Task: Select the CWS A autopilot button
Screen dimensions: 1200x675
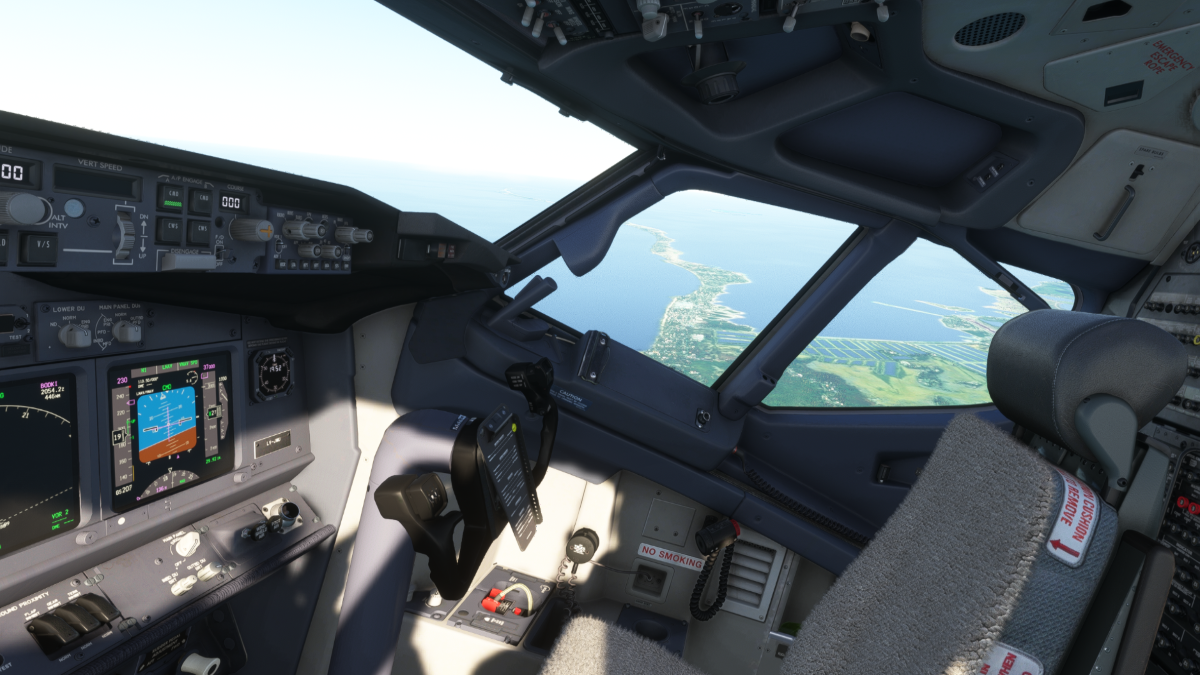Action: 170,230
